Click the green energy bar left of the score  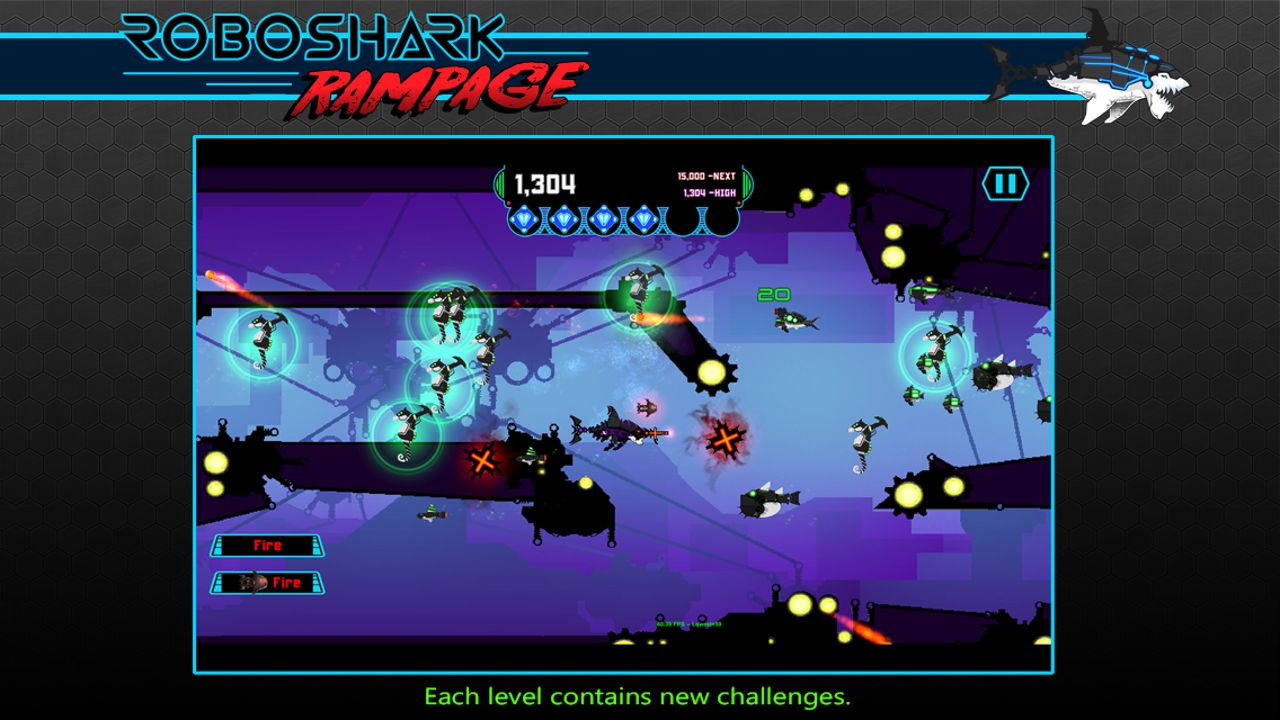499,183
